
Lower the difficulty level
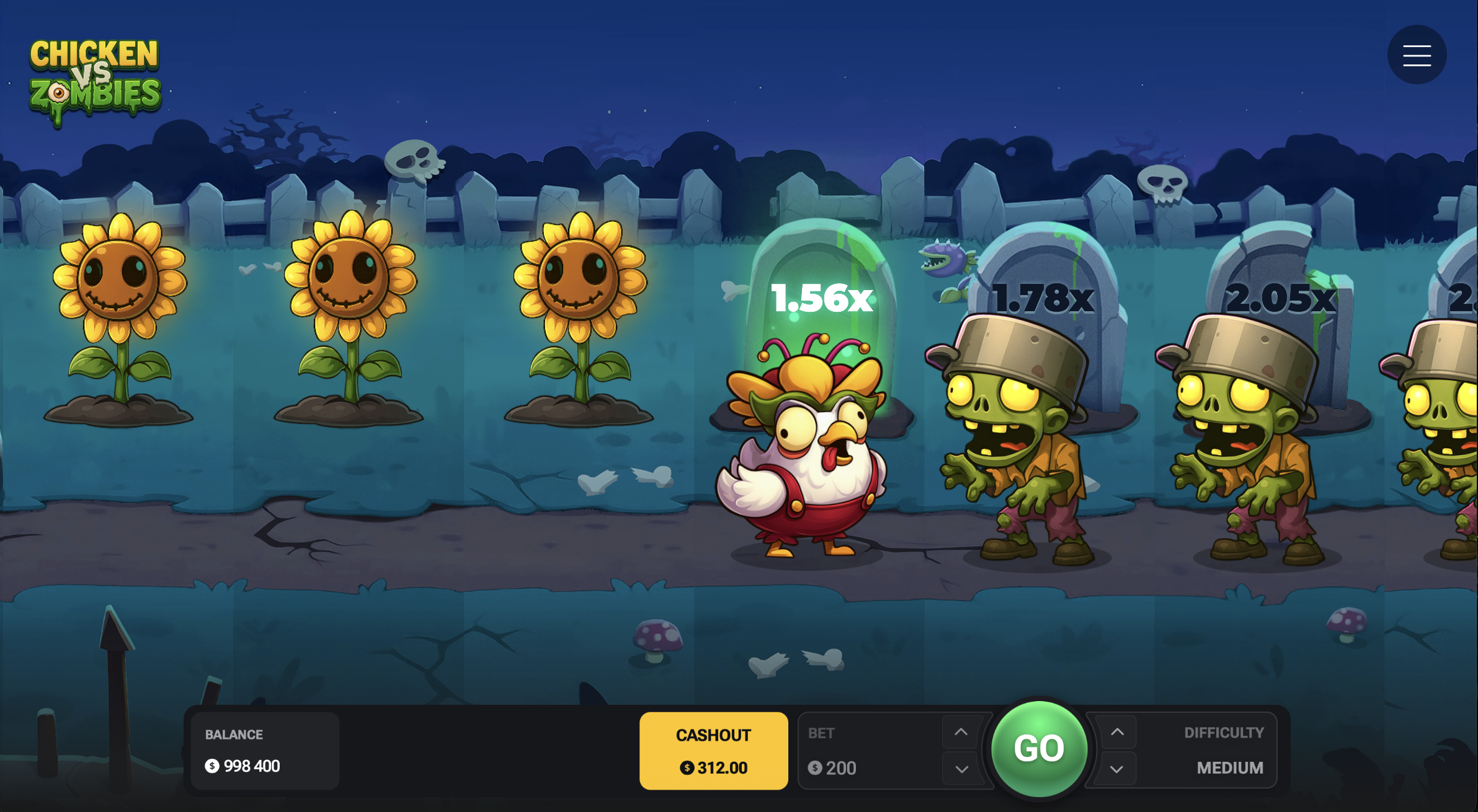coord(1116,769)
